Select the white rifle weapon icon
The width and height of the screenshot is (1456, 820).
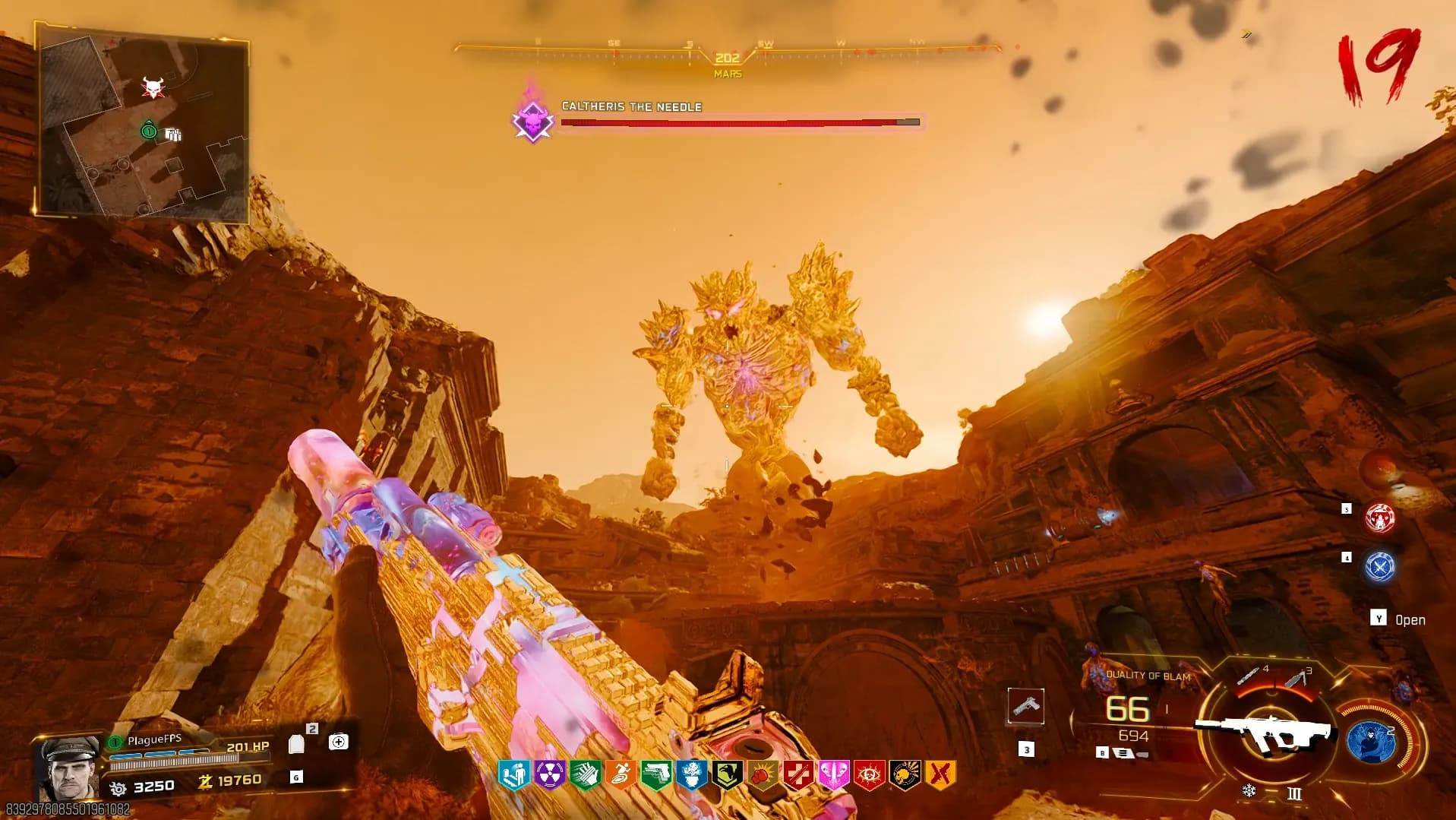pyautogui.click(x=1265, y=732)
